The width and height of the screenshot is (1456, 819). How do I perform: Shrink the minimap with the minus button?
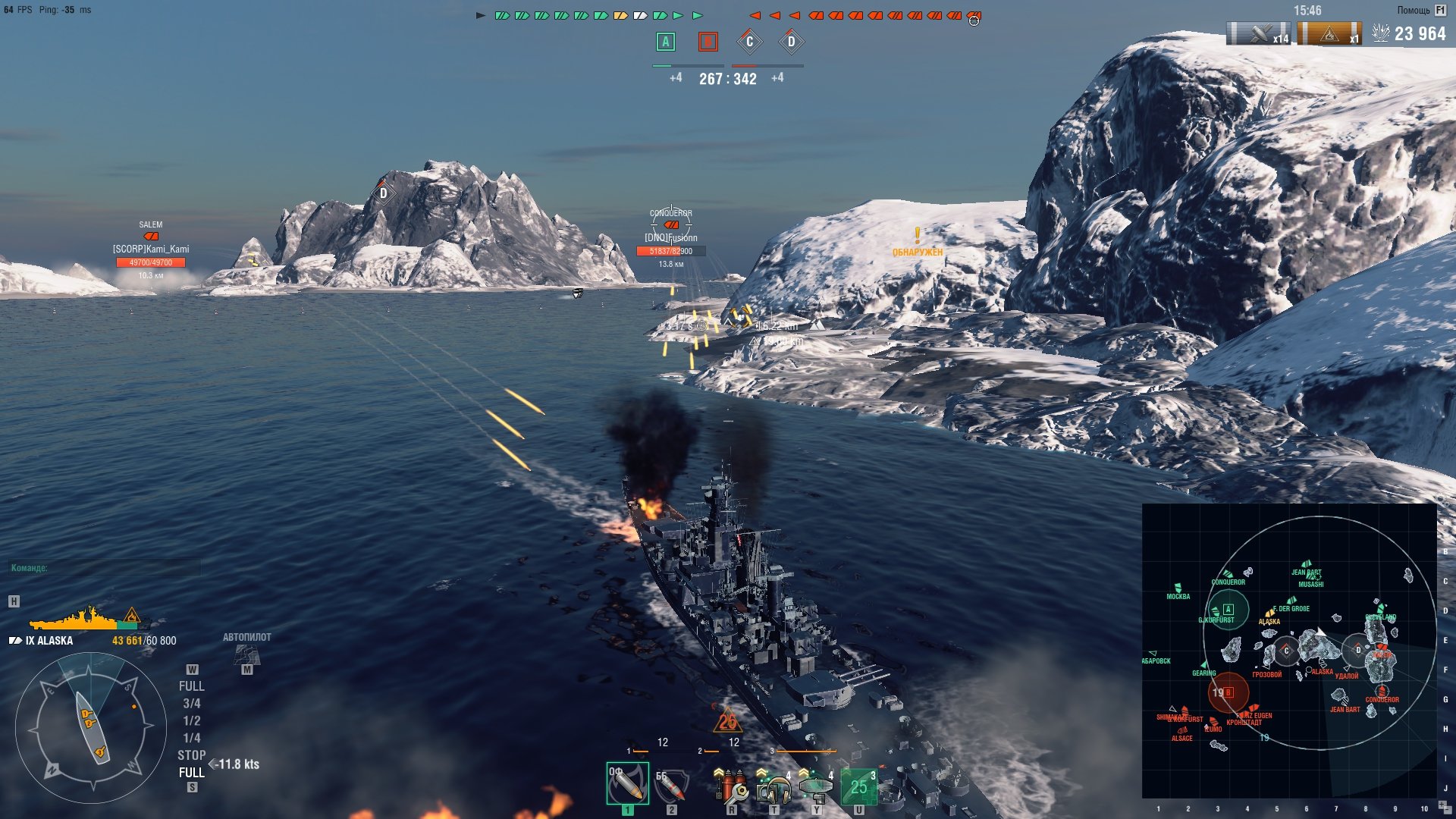tap(1449, 811)
